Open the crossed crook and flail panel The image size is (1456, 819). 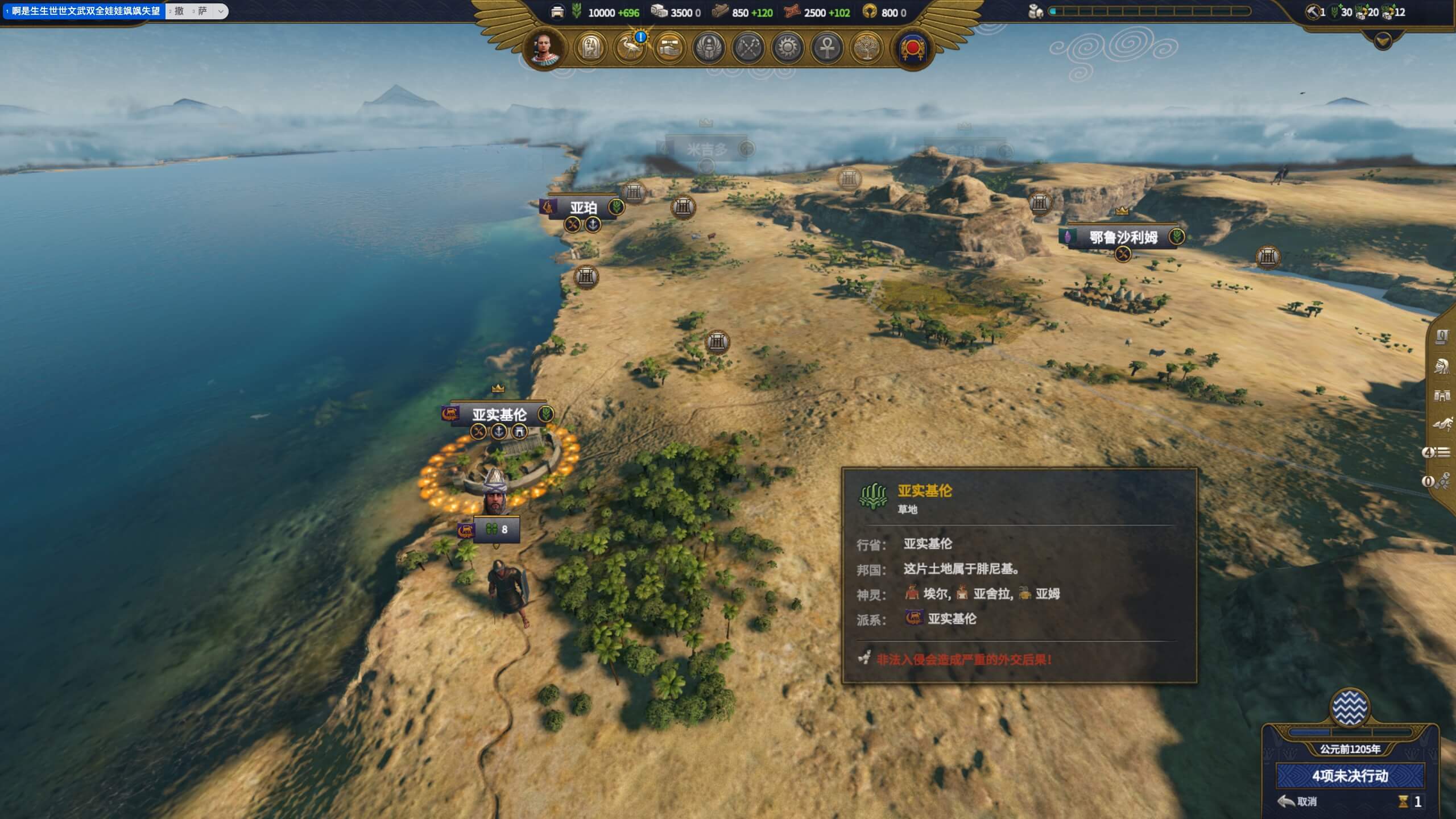click(748, 48)
